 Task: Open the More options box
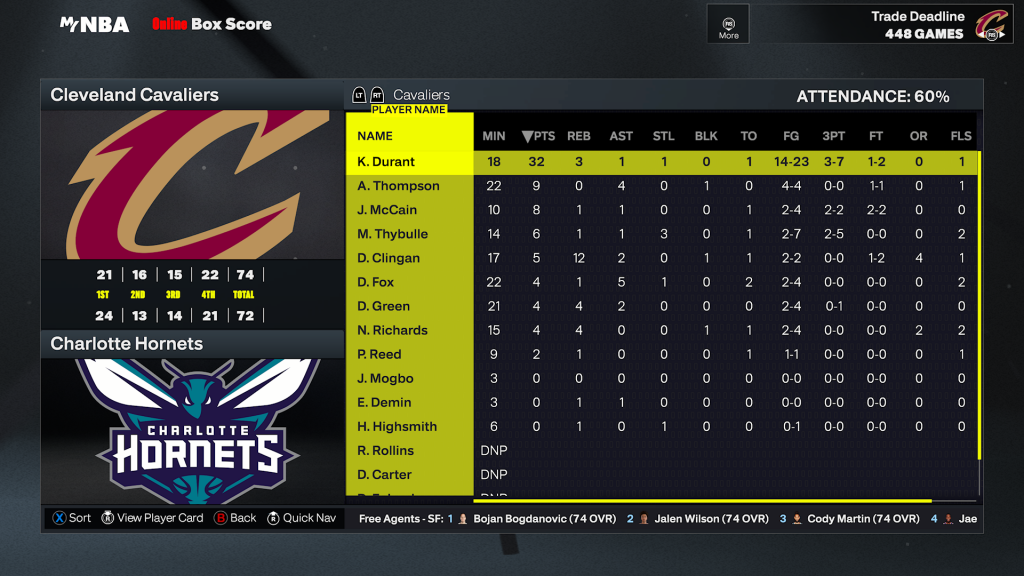coord(729,24)
